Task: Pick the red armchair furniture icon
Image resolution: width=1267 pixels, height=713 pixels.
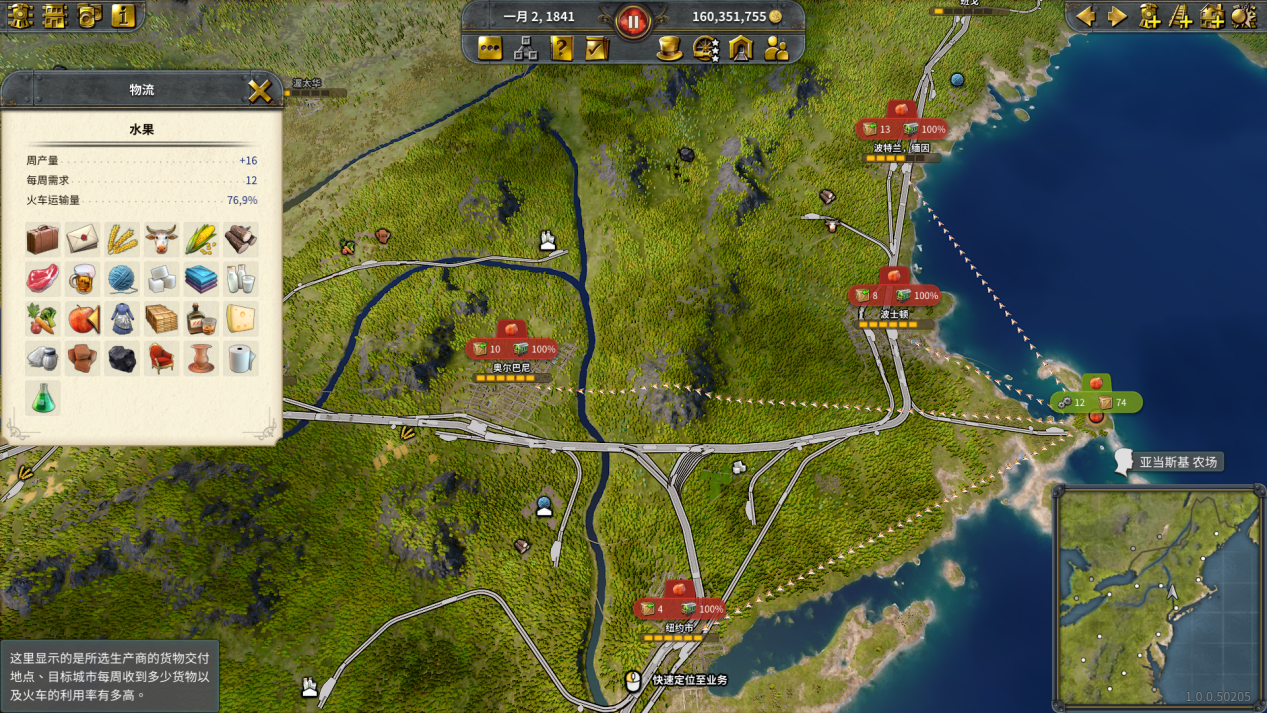Action: [x=161, y=358]
